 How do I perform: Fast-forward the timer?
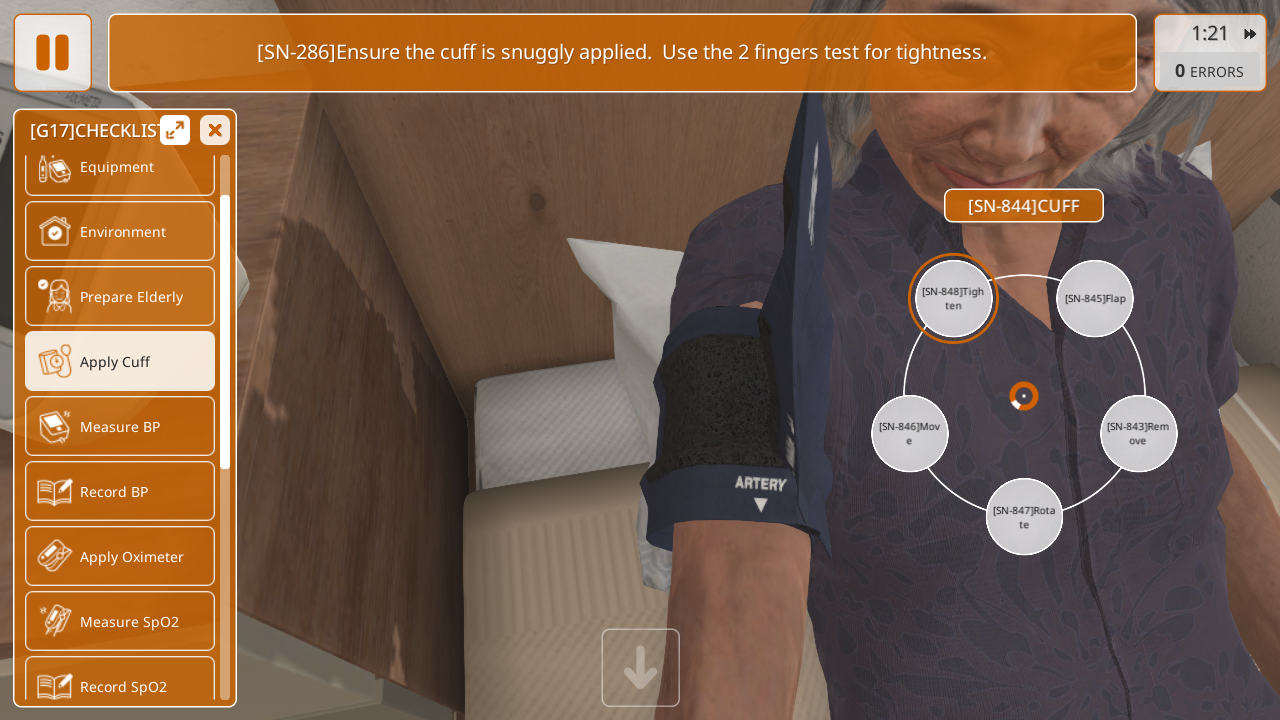(1250, 34)
